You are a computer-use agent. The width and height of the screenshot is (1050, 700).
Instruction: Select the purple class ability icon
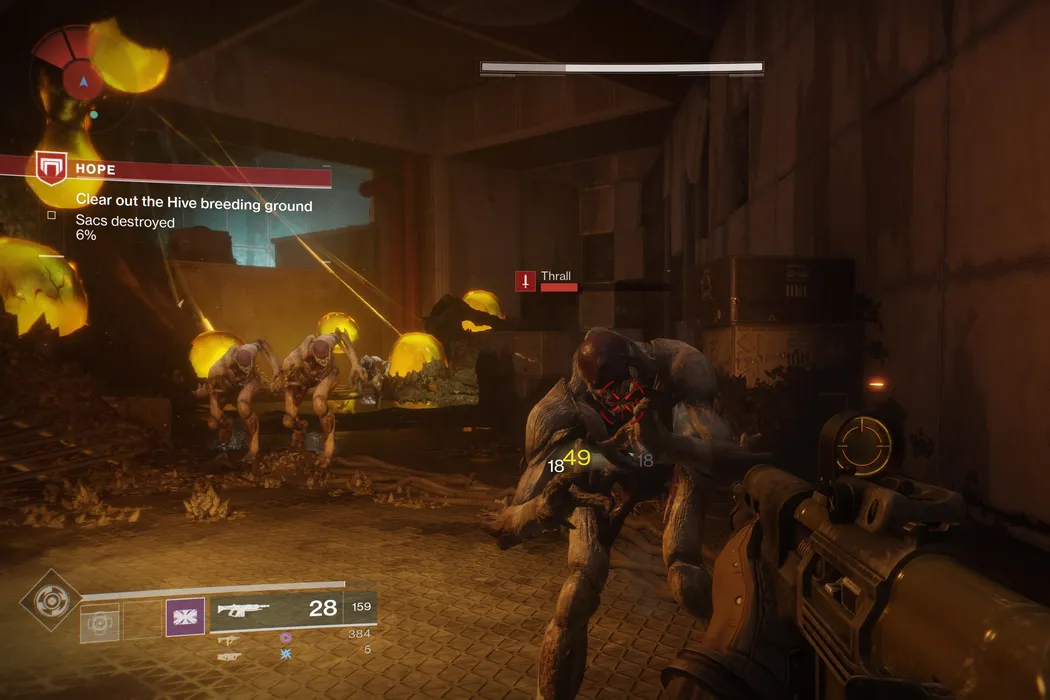[x=185, y=617]
